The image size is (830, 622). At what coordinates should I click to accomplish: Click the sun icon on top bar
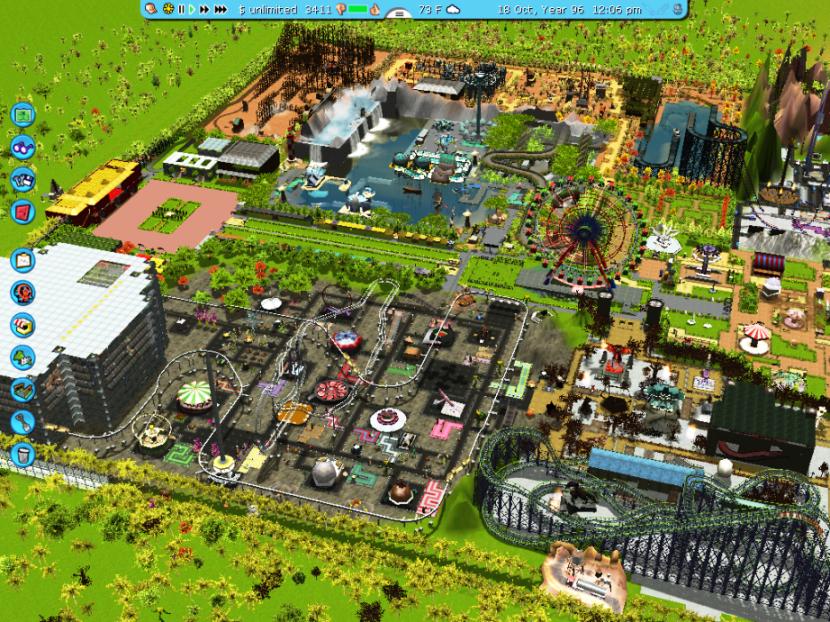point(166,9)
